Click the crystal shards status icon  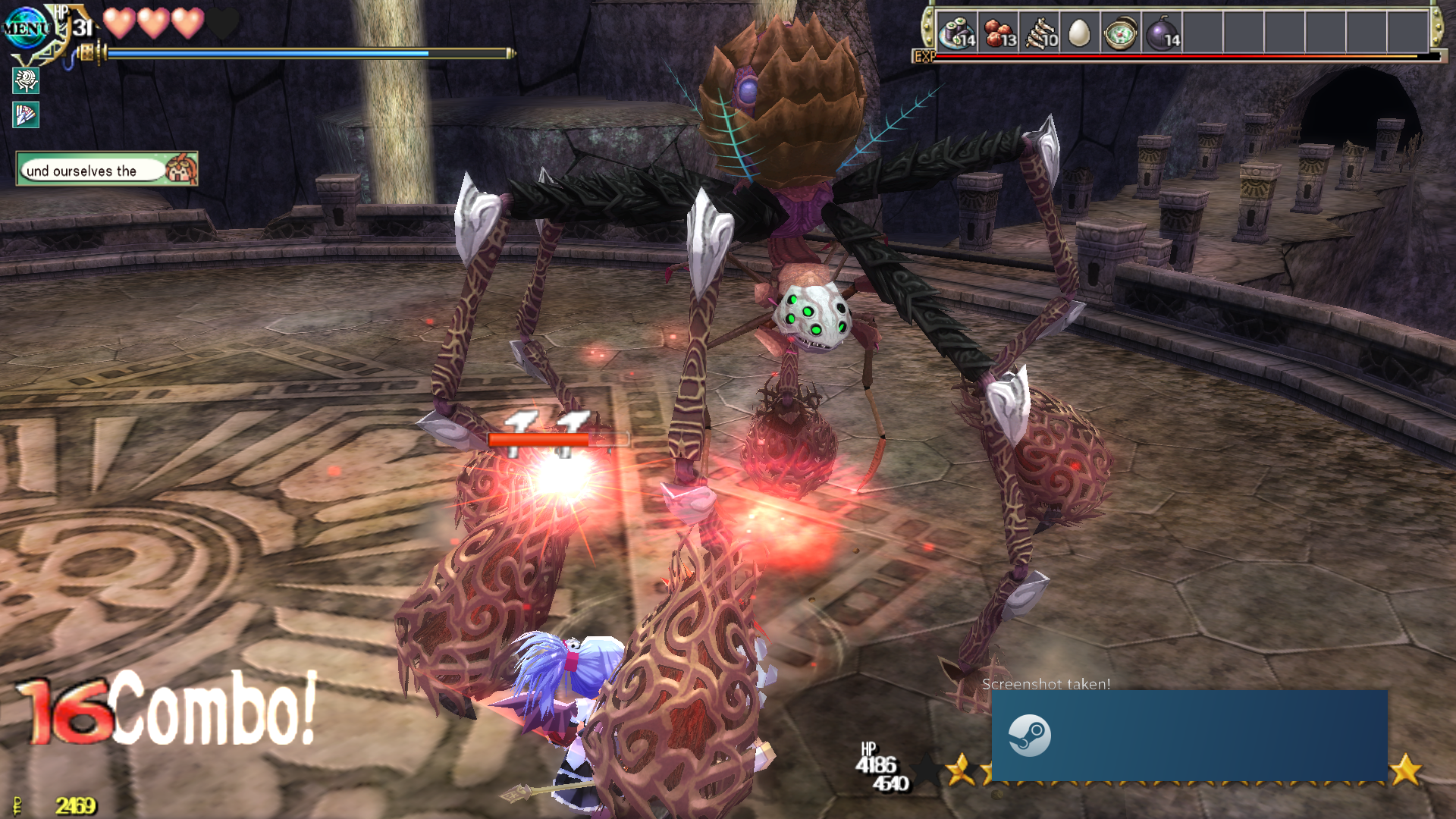(26, 115)
